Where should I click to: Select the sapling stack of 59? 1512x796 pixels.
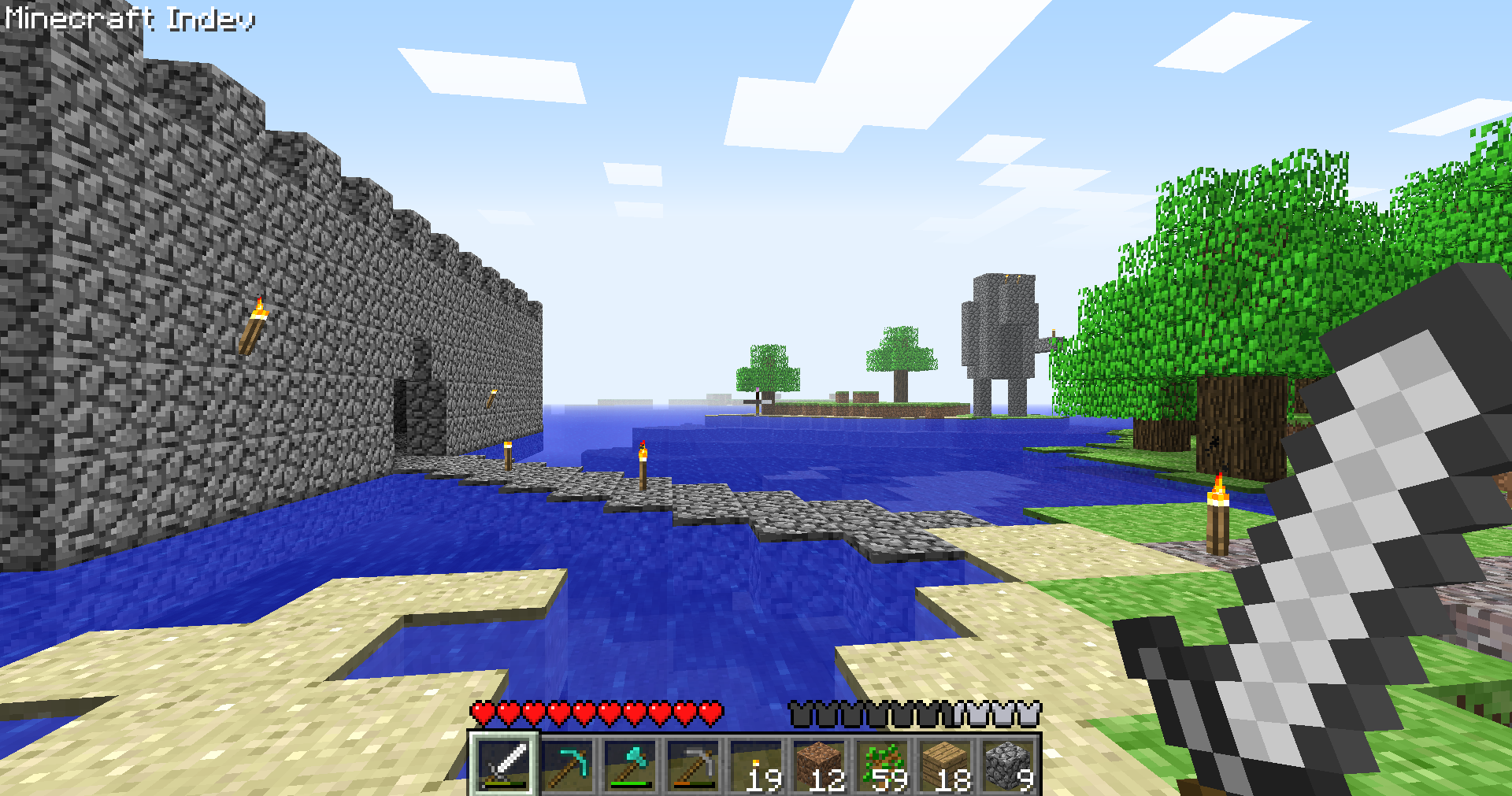click(882, 764)
